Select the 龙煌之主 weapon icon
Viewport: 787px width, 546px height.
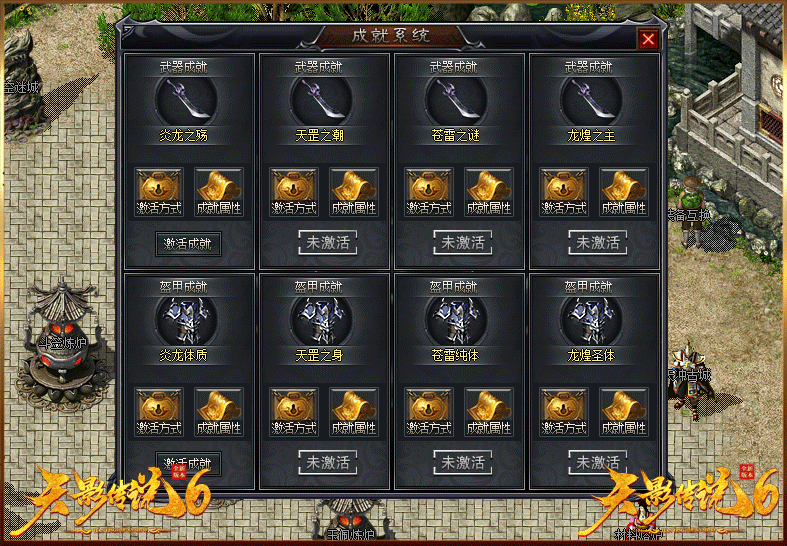click(x=591, y=100)
